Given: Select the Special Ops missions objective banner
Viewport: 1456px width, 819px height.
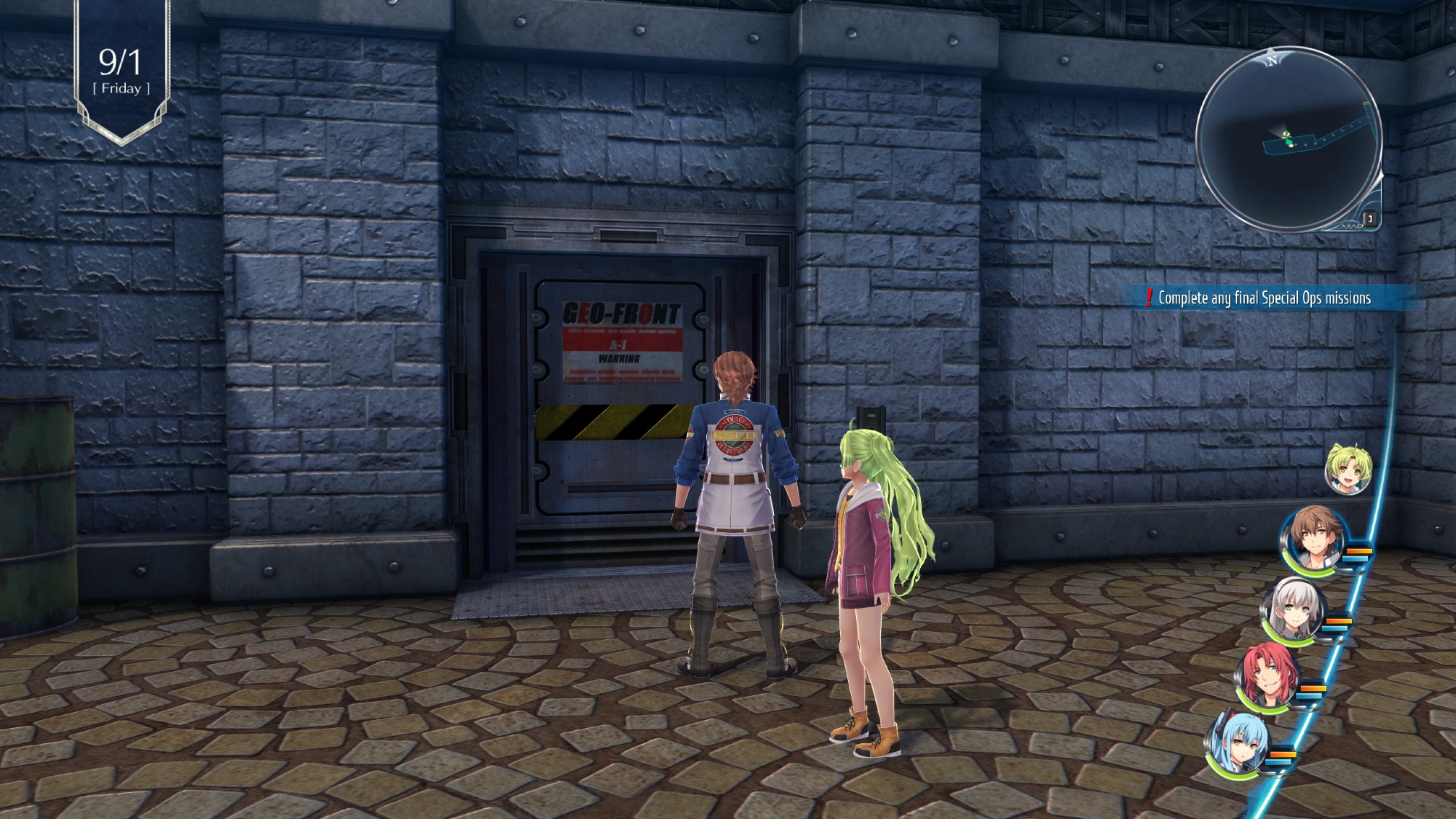Looking at the screenshot, I should (x=1263, y=298).
